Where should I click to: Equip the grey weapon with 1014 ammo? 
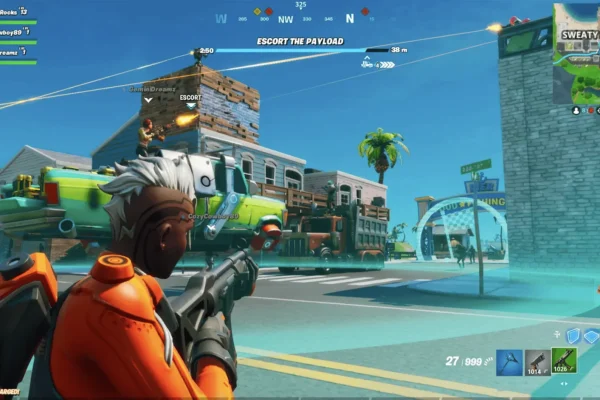[537, 360]
